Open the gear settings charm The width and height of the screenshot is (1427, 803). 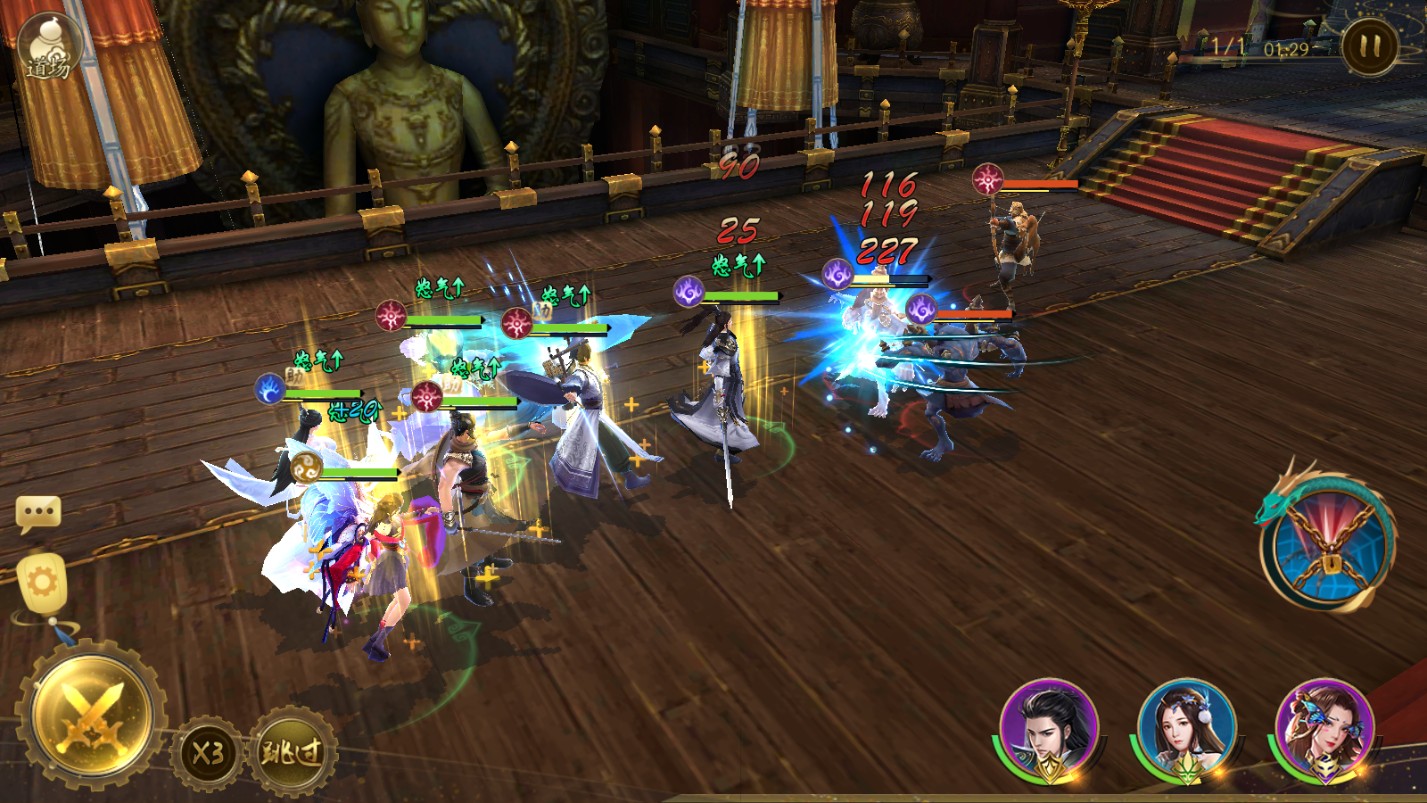point(42,581)
